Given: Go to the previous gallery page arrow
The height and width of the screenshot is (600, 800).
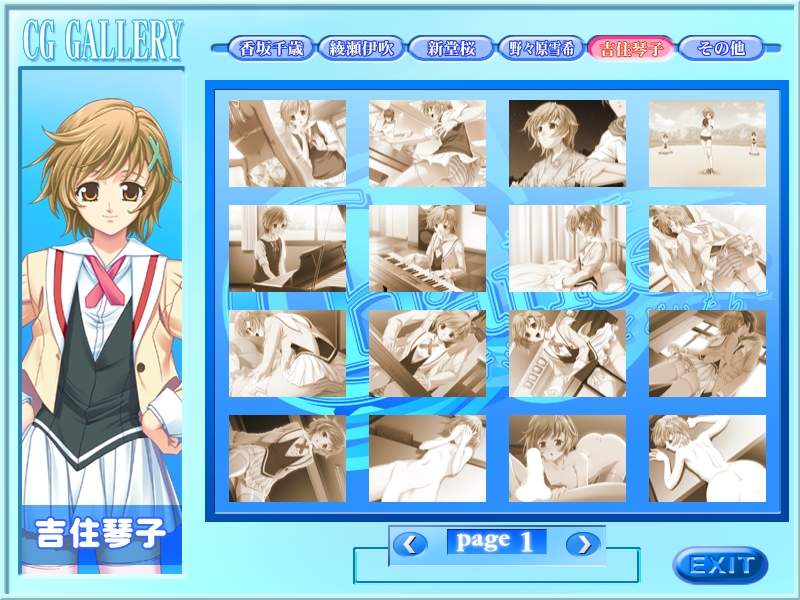Looking at the screenshot, I should click(409, 544).
